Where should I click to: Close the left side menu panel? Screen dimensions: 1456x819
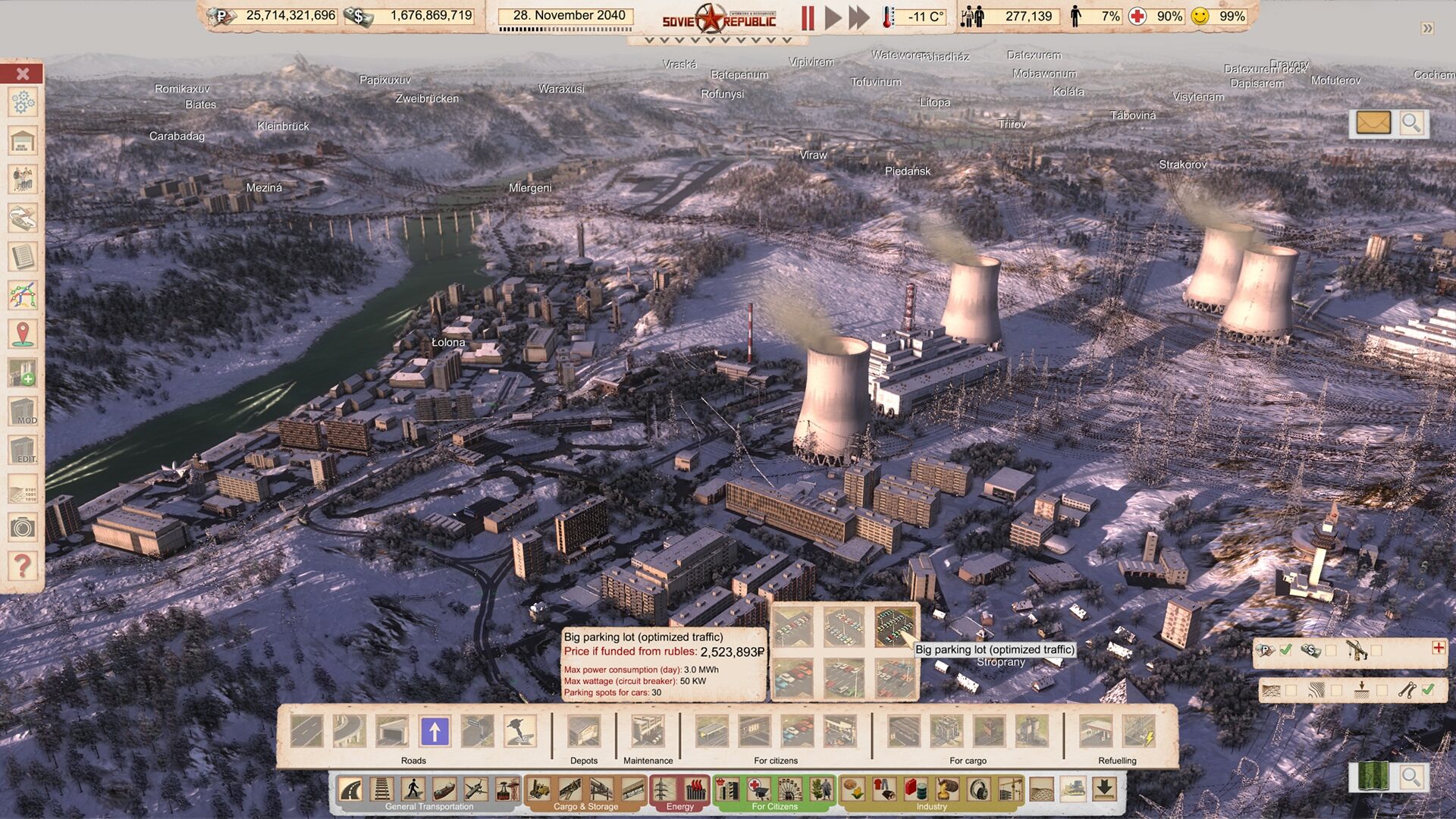[23, 74]
